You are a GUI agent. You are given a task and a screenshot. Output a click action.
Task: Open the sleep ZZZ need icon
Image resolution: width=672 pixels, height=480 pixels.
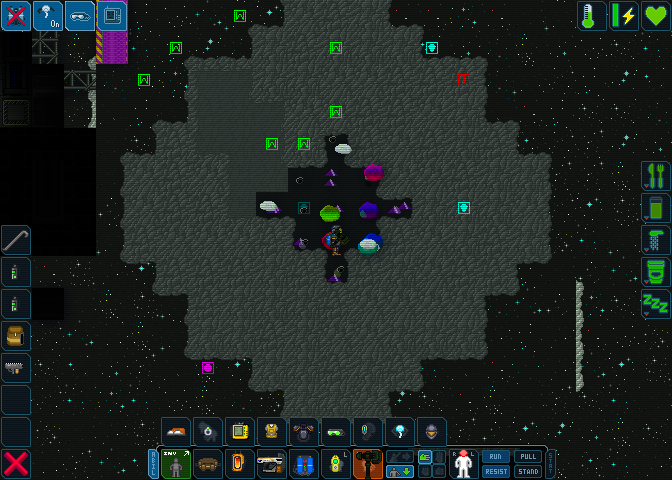click(x=656, y=304)
